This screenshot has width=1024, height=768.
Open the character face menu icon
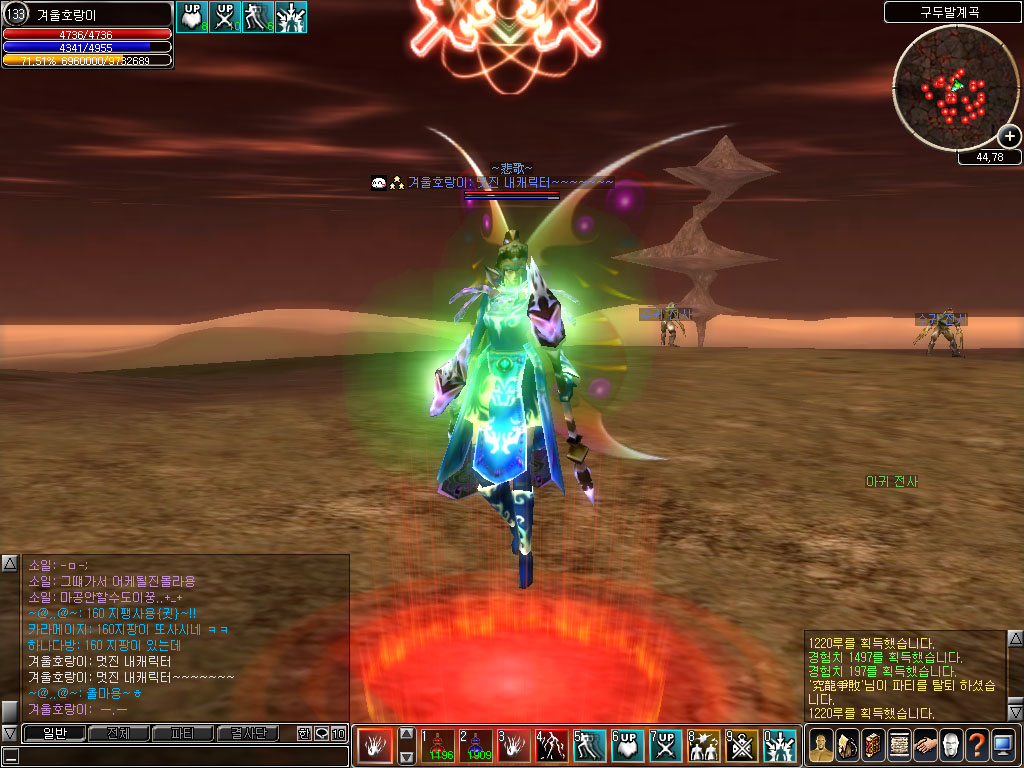(x=822, y=746)
